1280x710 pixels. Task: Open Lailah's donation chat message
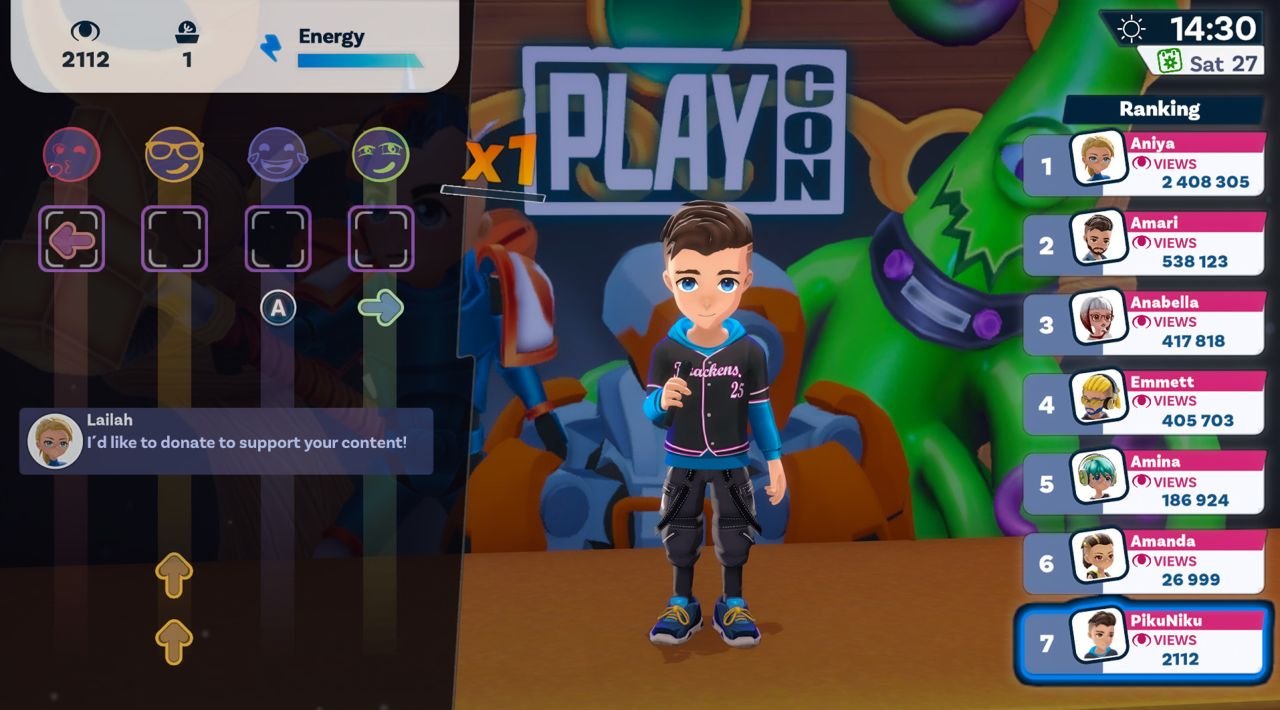[x=226, y=441]
